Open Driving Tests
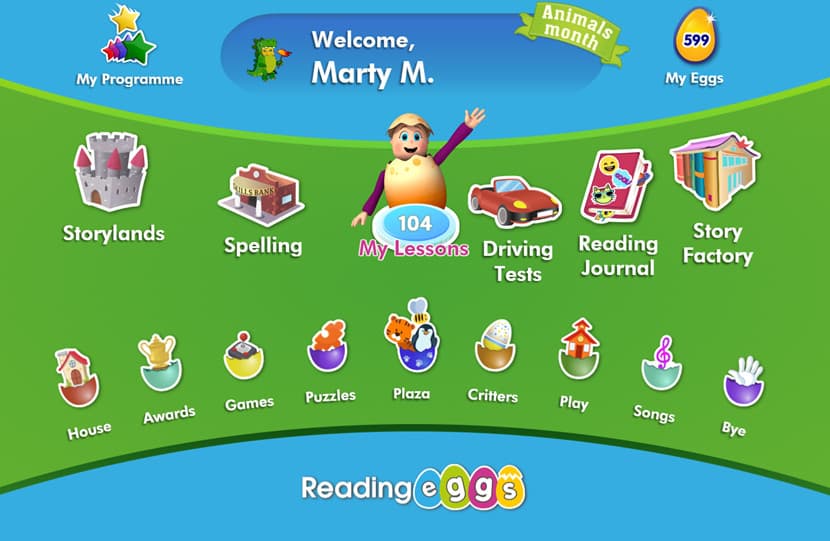The width and height of the screenshot is (830, 541). click(514, 202)
